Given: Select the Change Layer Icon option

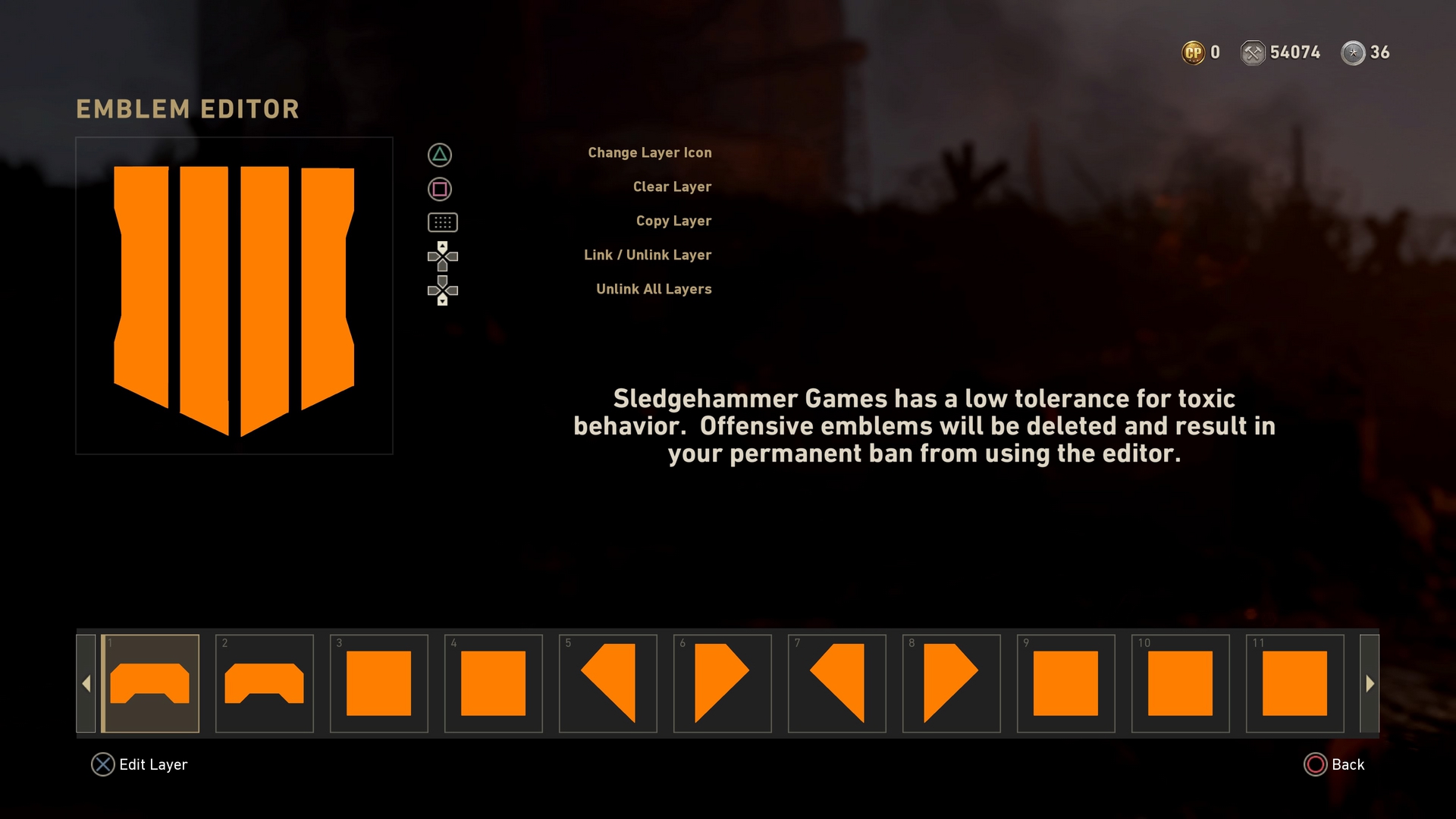Looking at the screenshot, I should tap(650, 152).
